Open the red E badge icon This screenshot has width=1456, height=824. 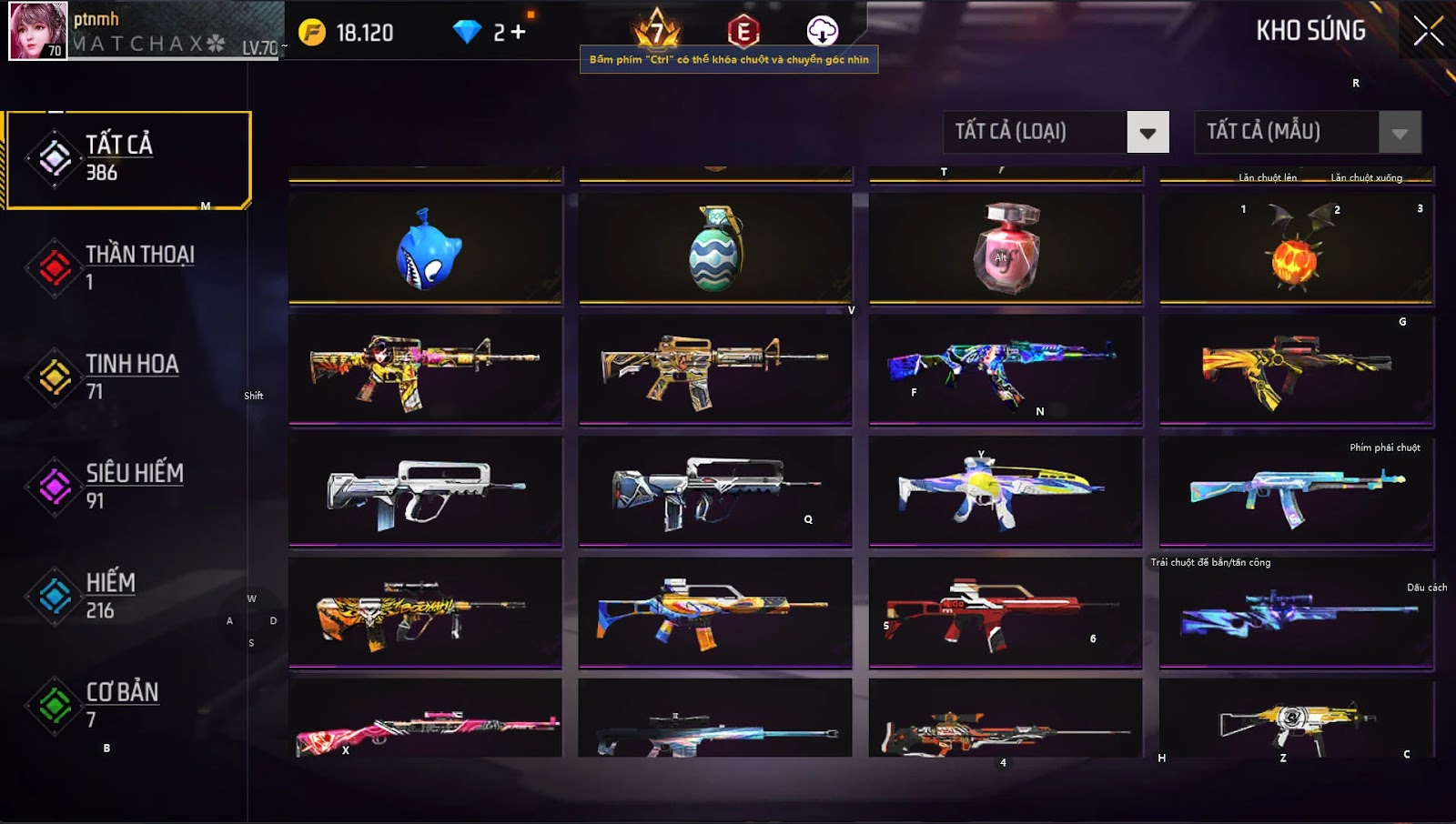[x=743, y=31]
